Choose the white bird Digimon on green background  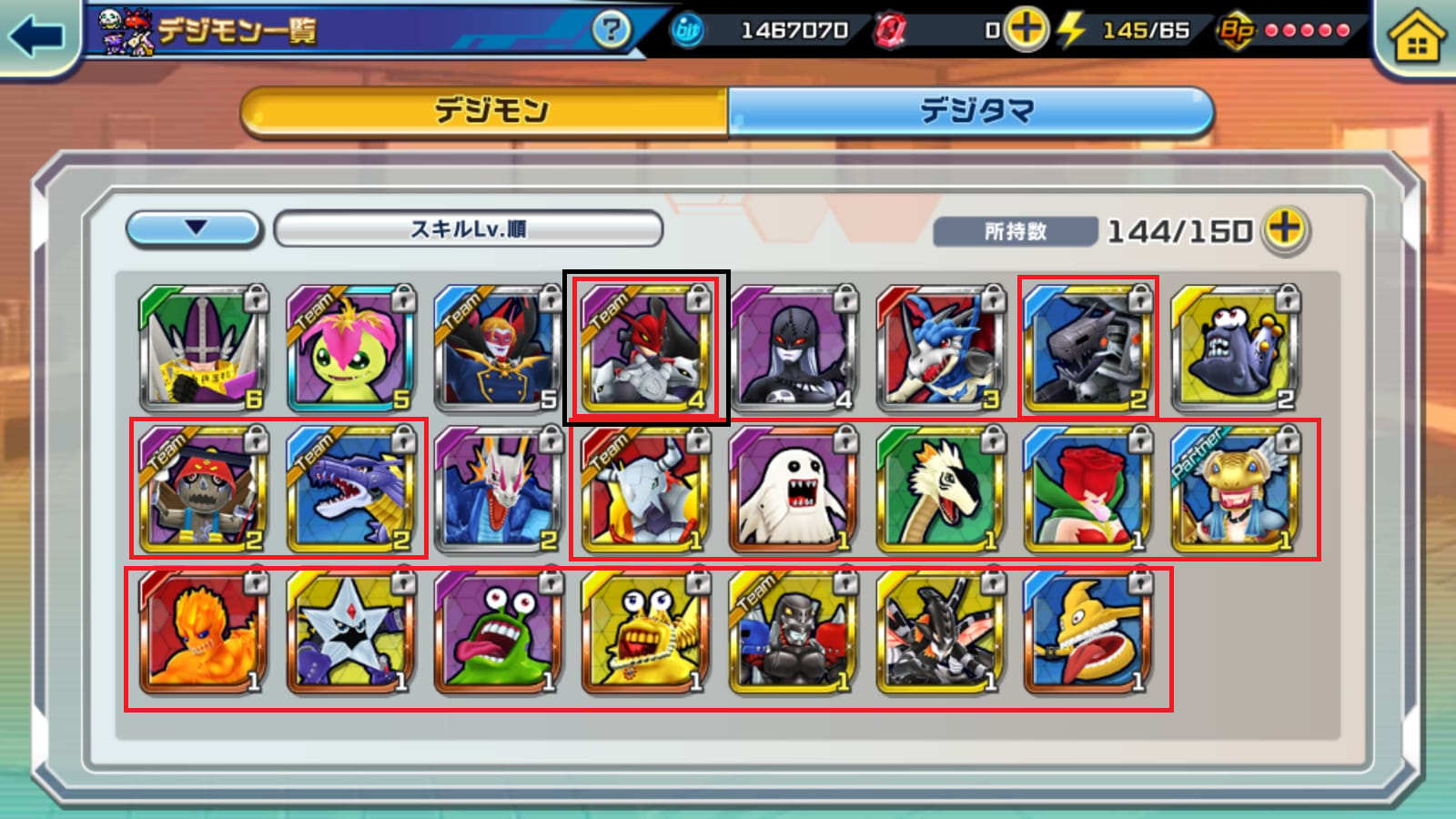pos(940,490)
